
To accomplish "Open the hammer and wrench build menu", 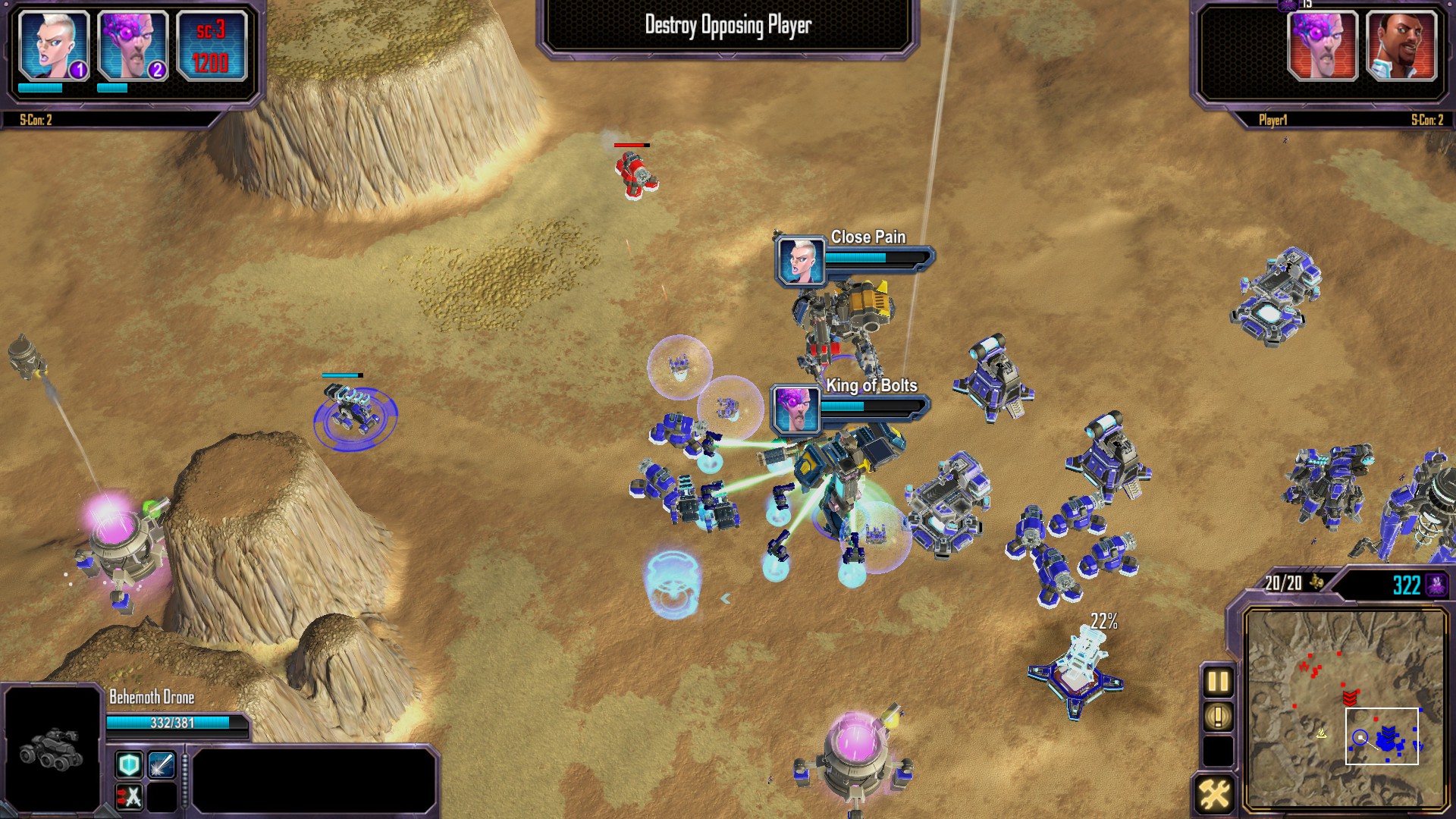I will [1213, 795].
